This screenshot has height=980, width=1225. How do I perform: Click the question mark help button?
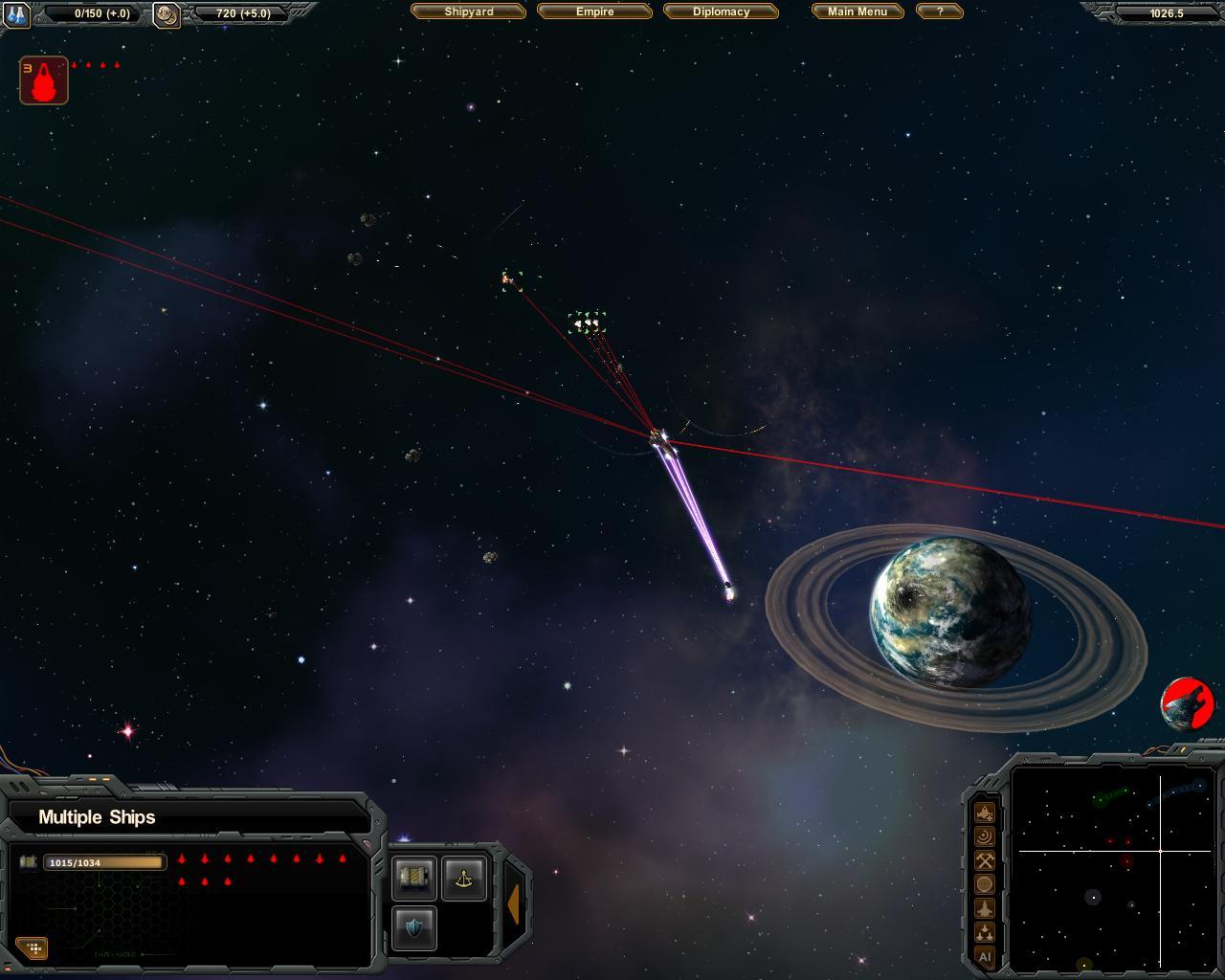(939, 11)
